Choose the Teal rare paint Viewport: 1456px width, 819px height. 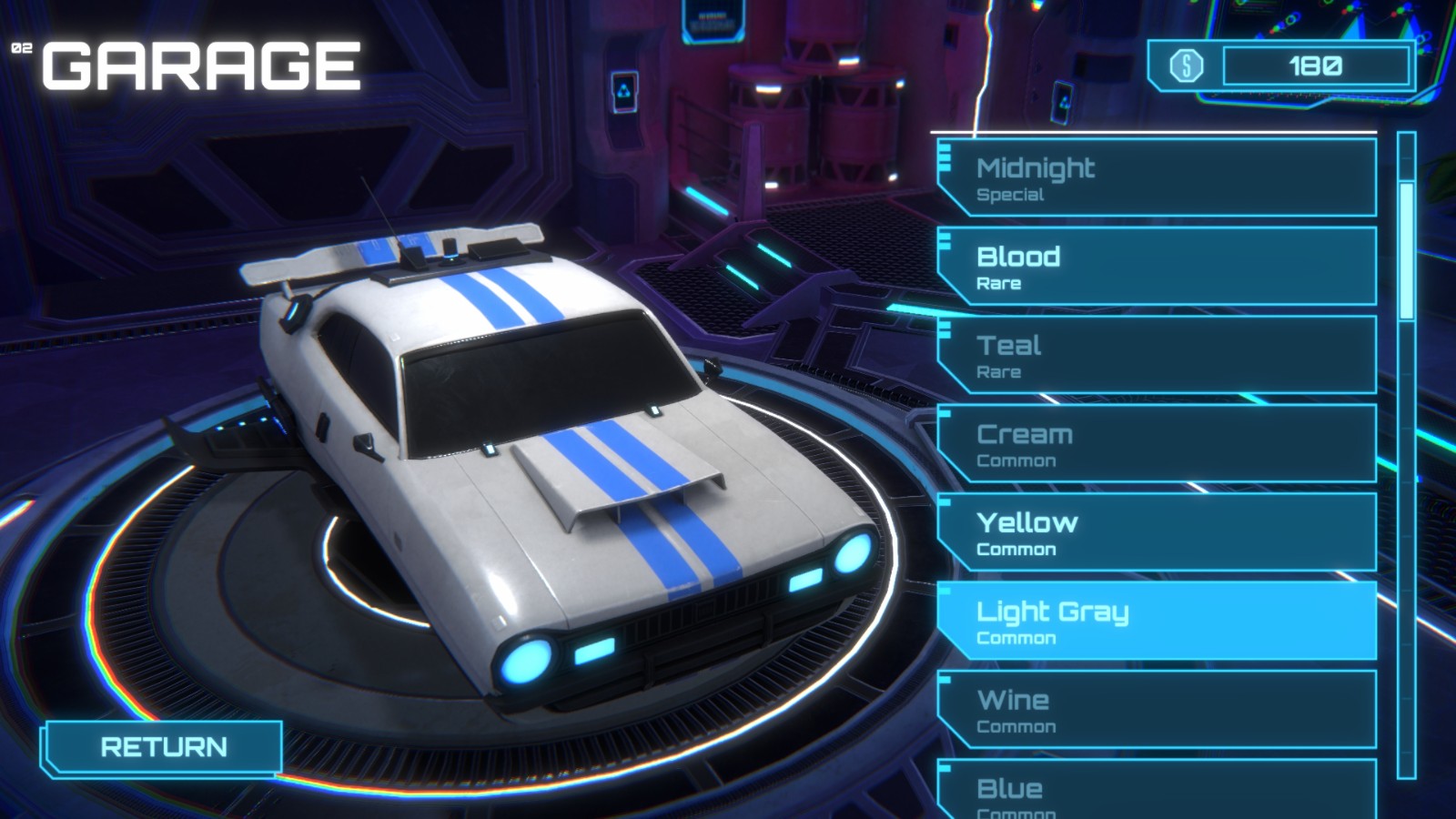1156,356
